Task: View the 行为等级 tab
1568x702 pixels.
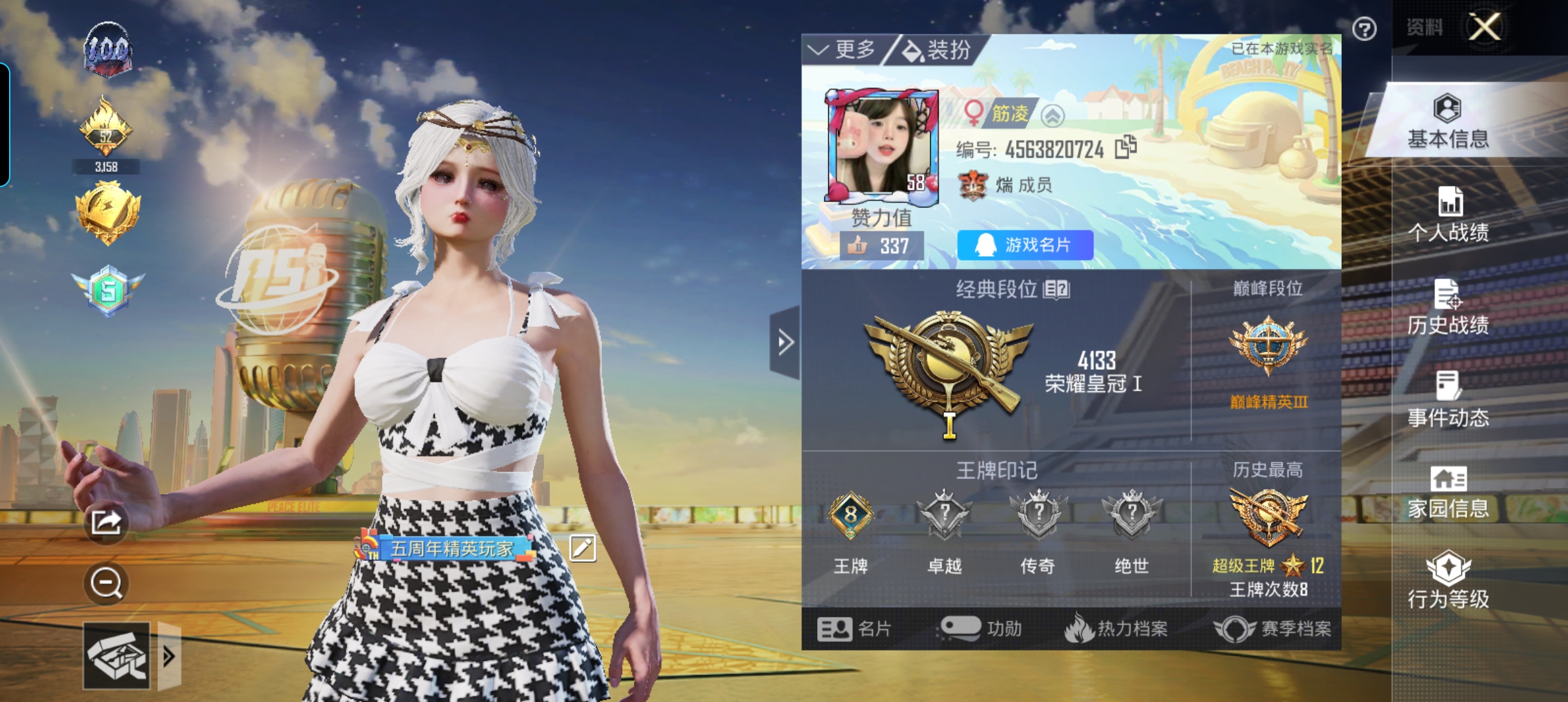Action: (1448, 580)
